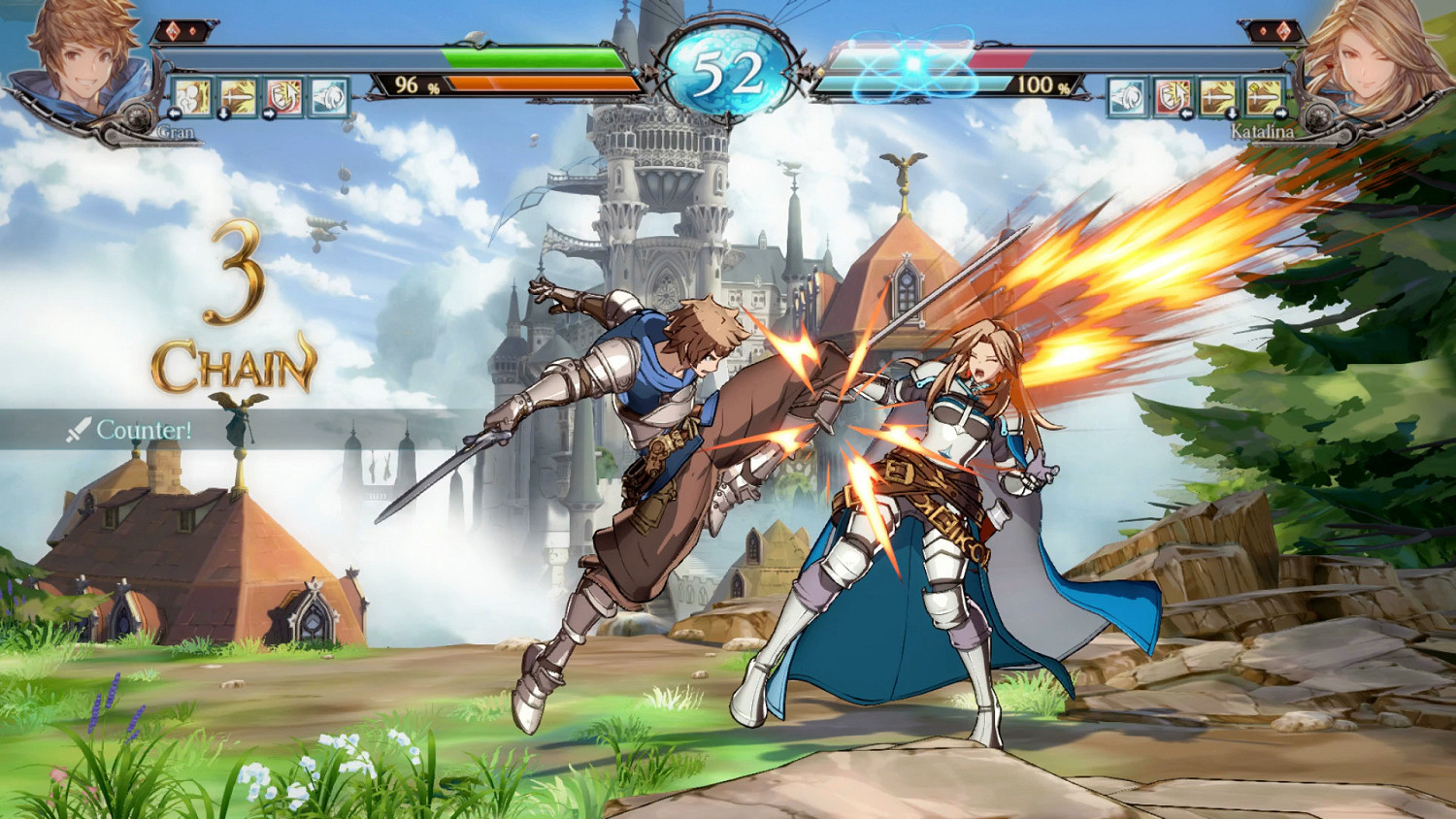Select Gran's first skill cooldown icon
Viewport: 1456px width, 819px height.
(x=192, y=96)
